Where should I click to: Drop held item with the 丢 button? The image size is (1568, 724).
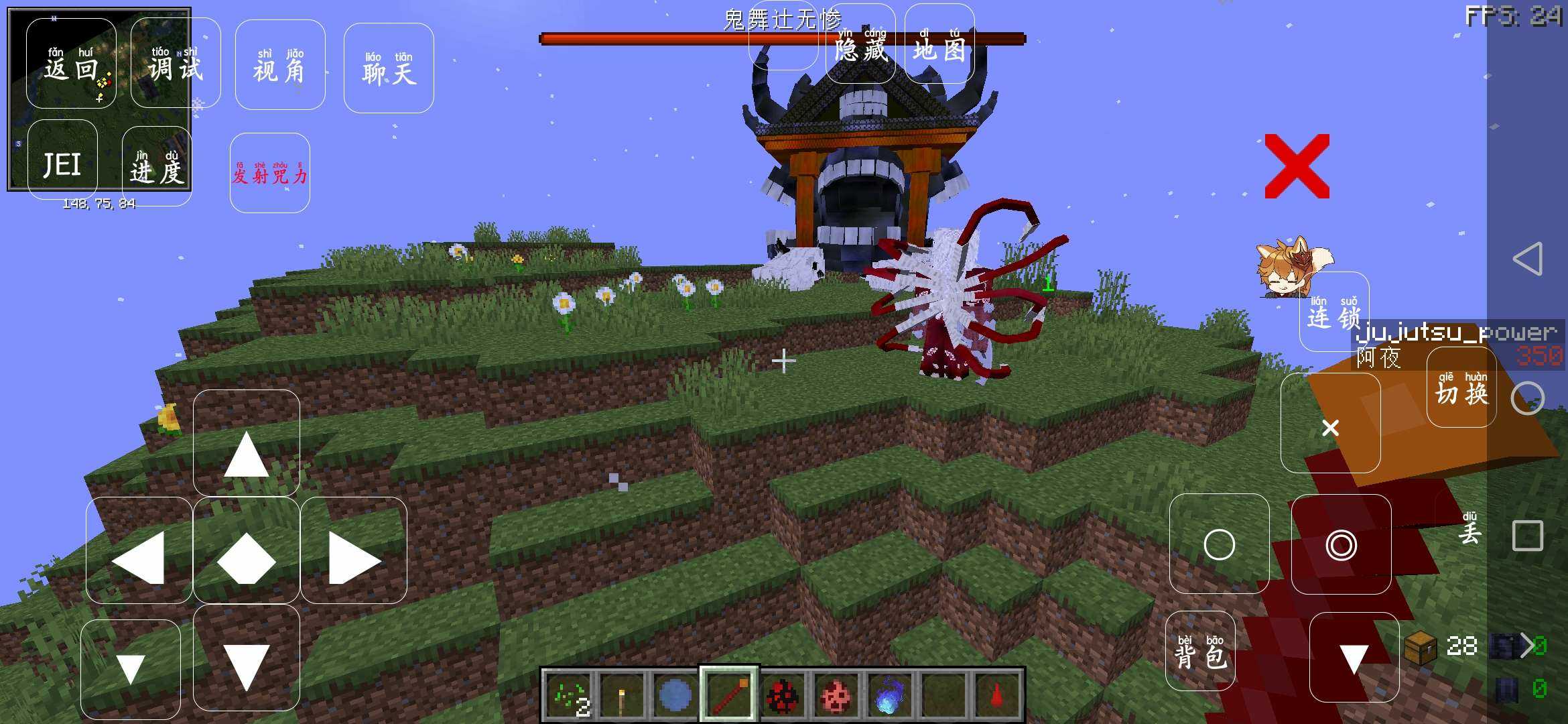coord(1469,531)
